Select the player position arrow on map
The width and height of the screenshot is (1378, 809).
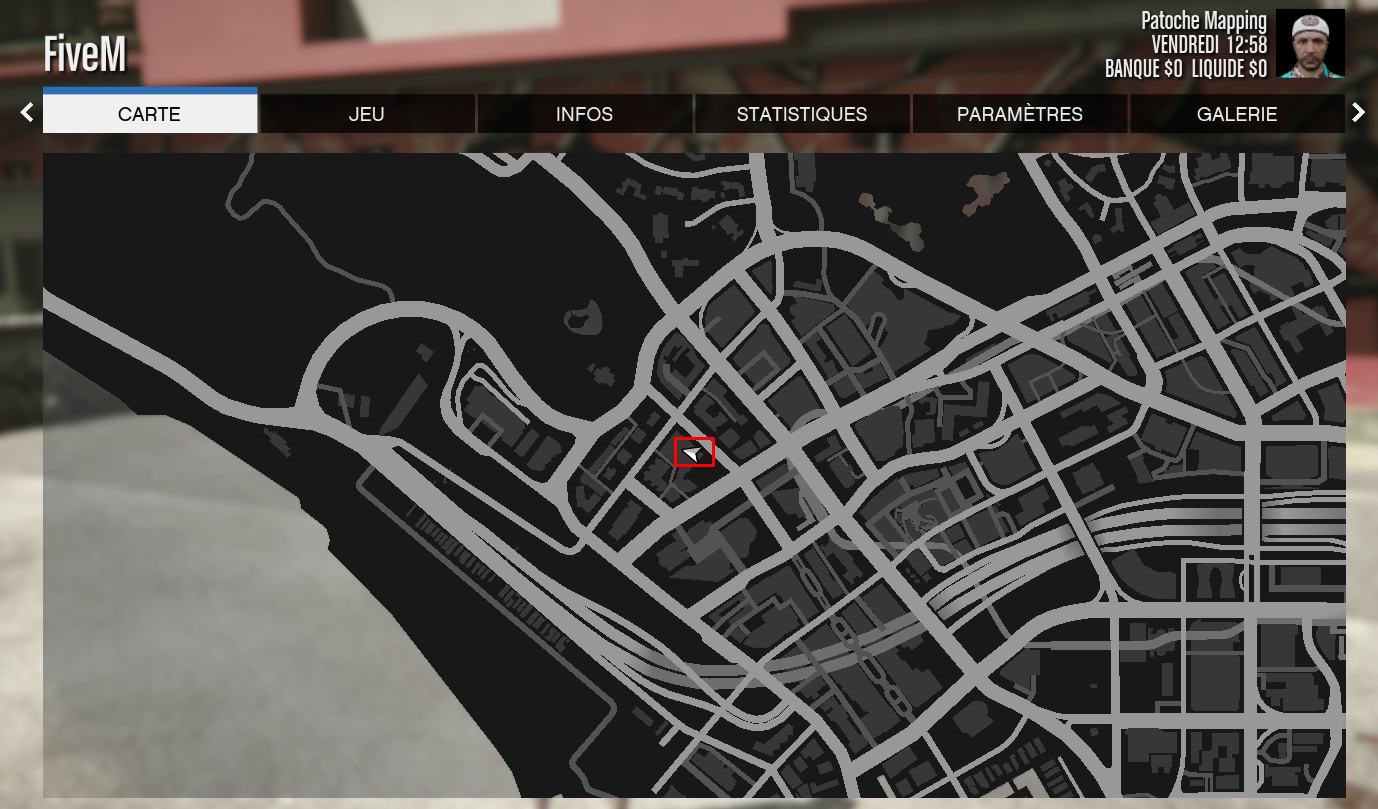(x=694, y=453)
